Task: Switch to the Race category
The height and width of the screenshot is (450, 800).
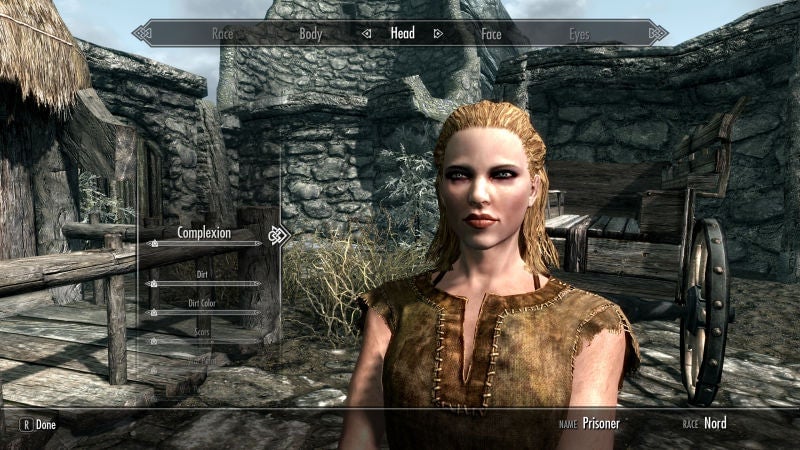Action: click(222, 34)
